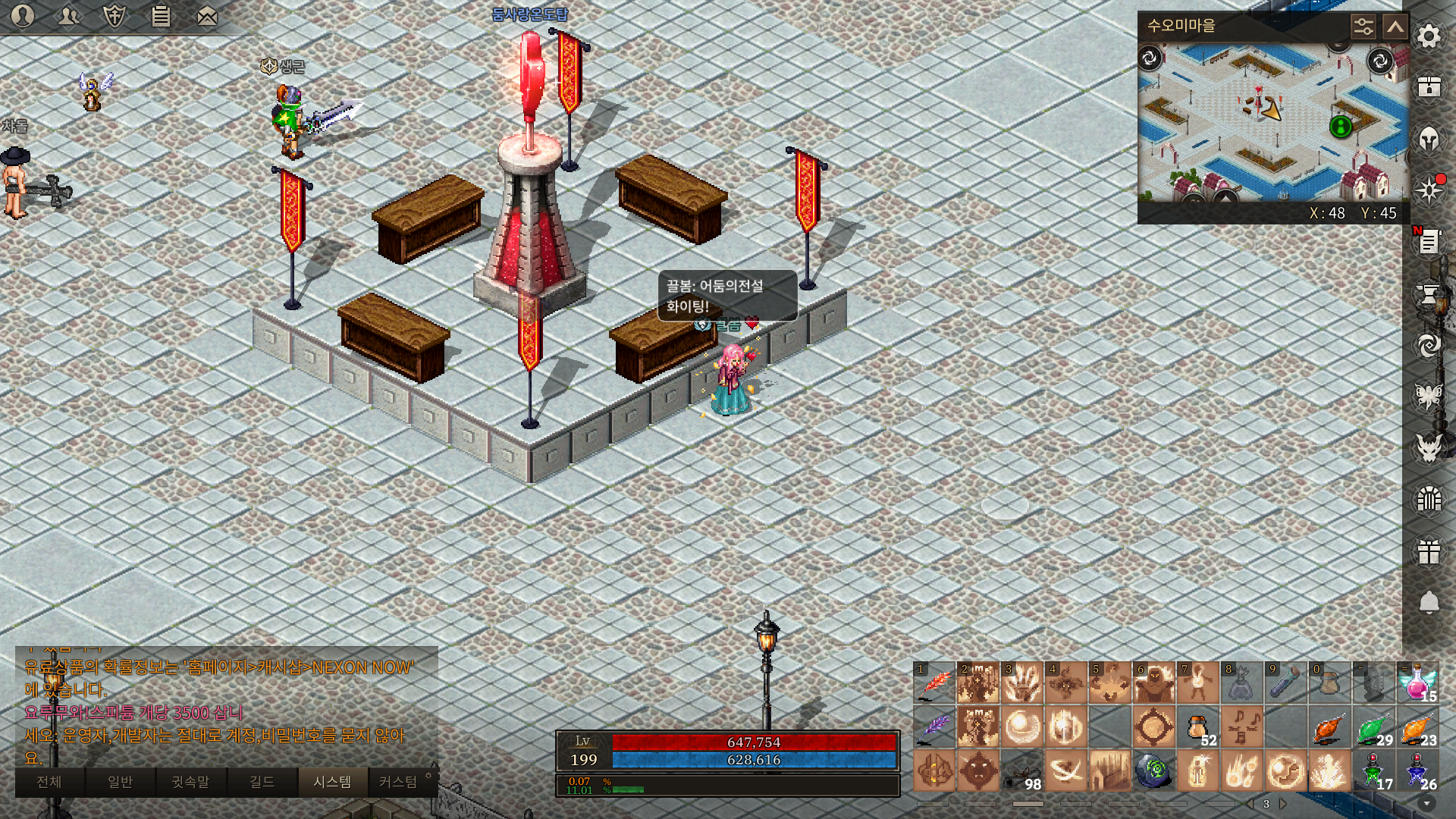Use the orange pouch with 52 count

[1198, 727]
